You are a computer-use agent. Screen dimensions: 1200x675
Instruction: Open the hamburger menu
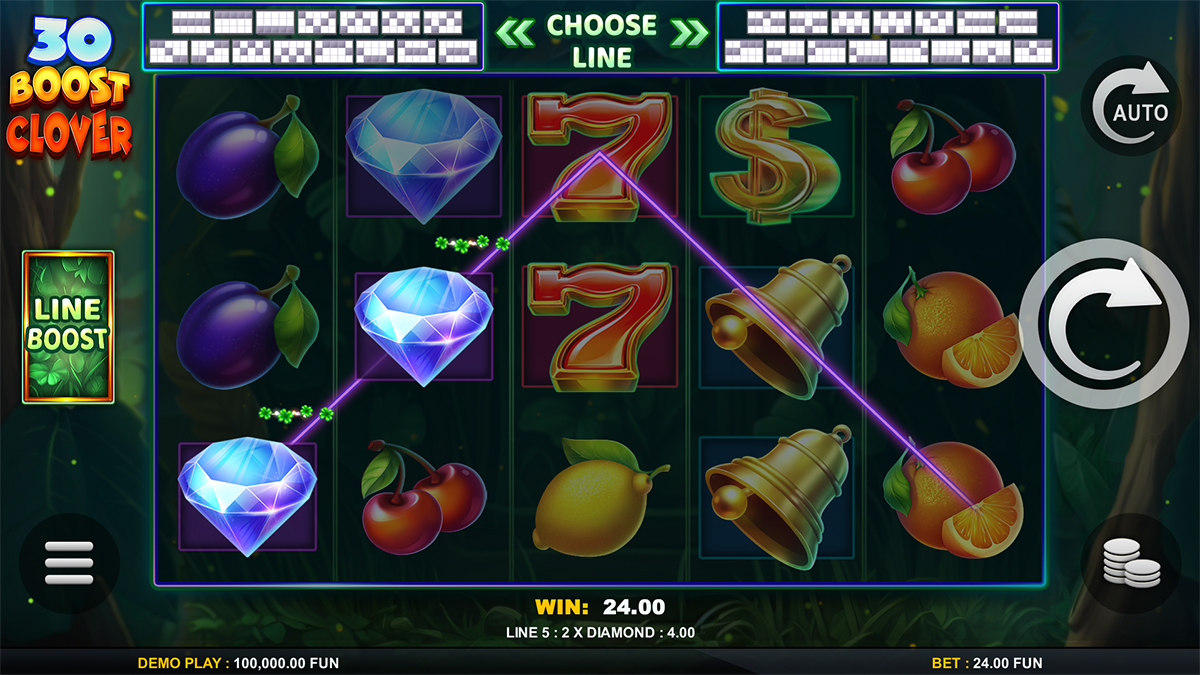(68, 563)
